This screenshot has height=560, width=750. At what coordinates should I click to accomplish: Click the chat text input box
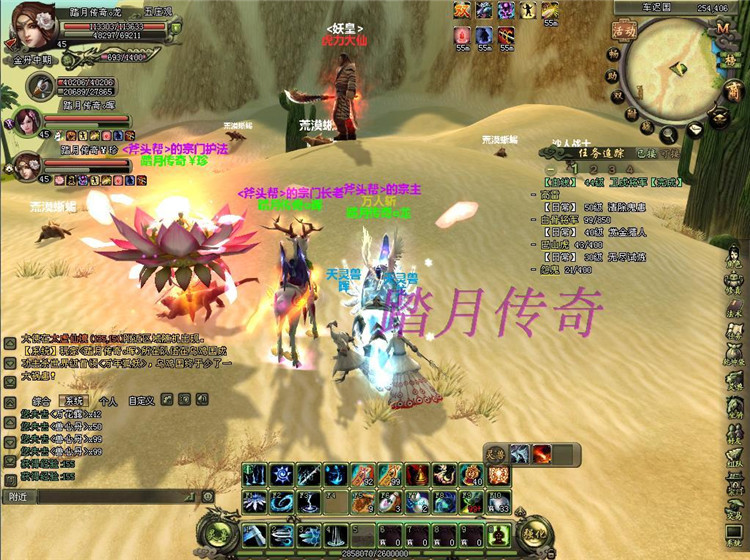[110, 496]
